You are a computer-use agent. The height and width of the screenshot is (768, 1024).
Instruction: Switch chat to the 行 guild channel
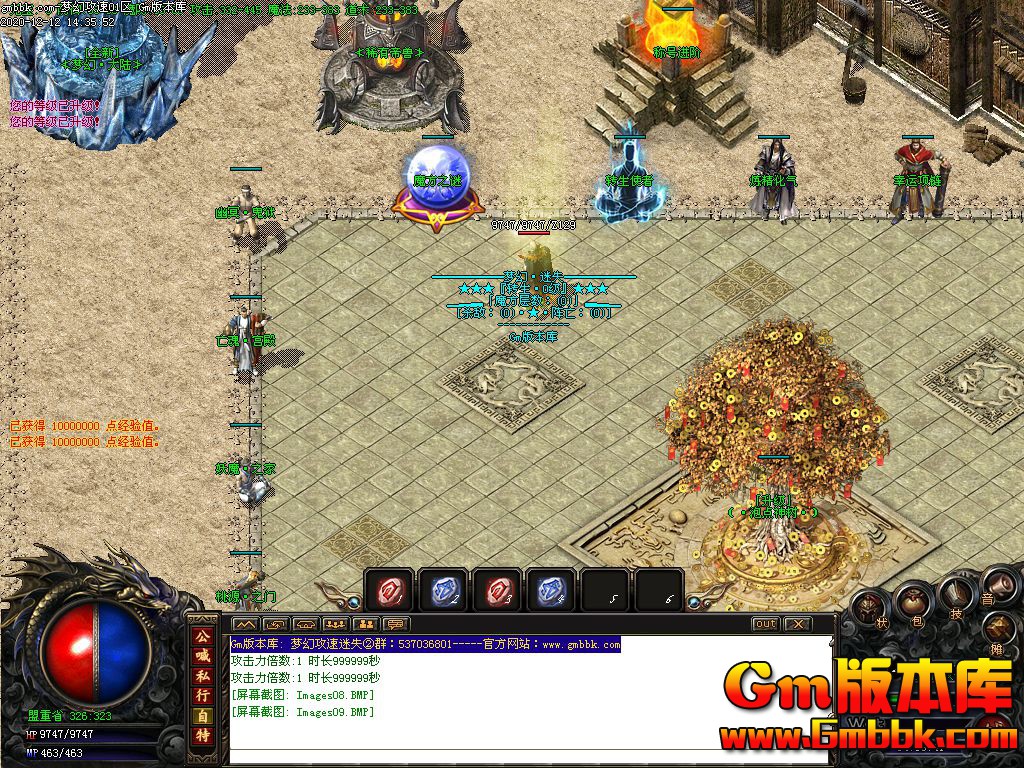(x=202, y=695)
